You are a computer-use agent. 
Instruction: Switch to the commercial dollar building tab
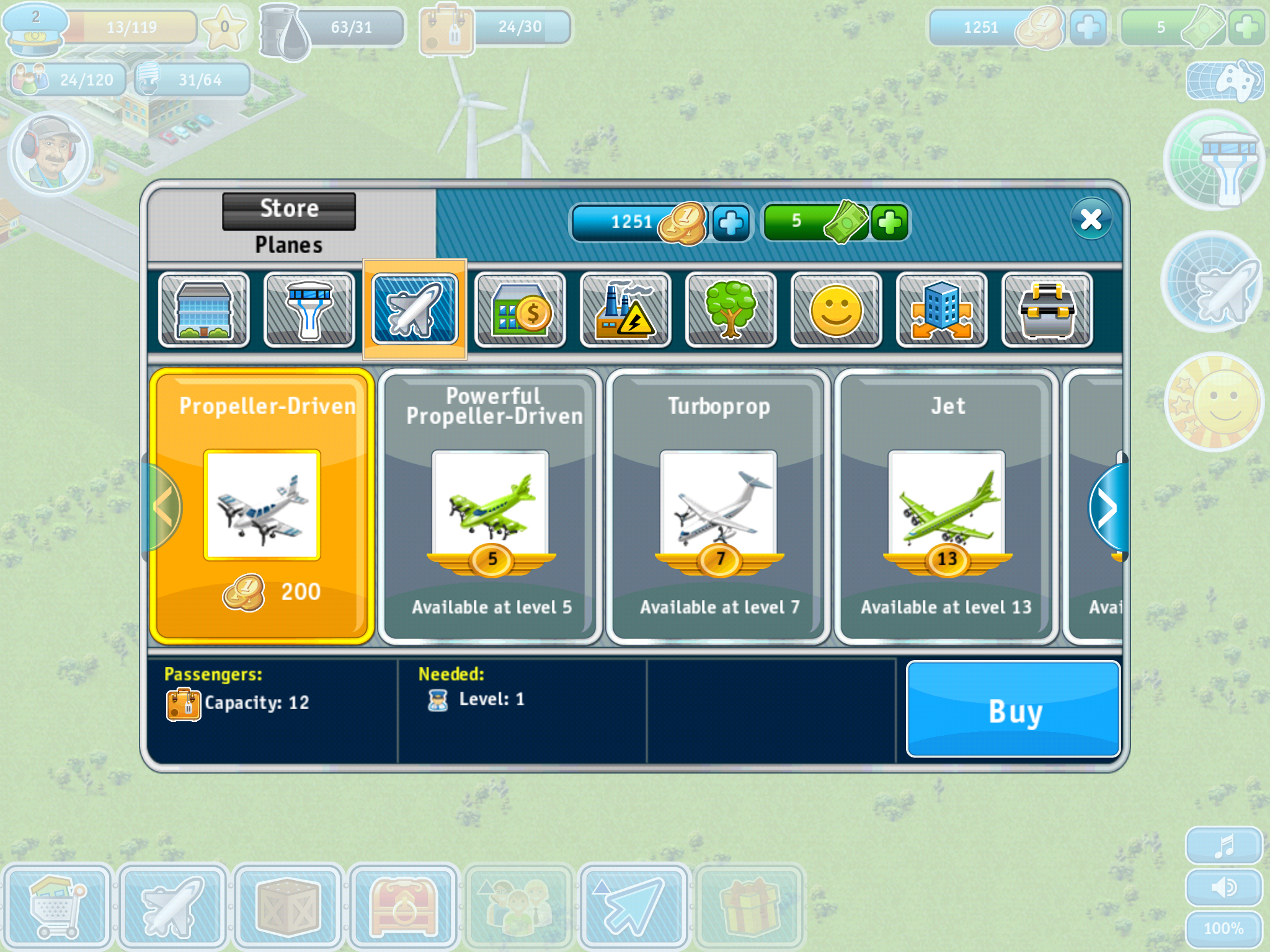click(520, 310)
